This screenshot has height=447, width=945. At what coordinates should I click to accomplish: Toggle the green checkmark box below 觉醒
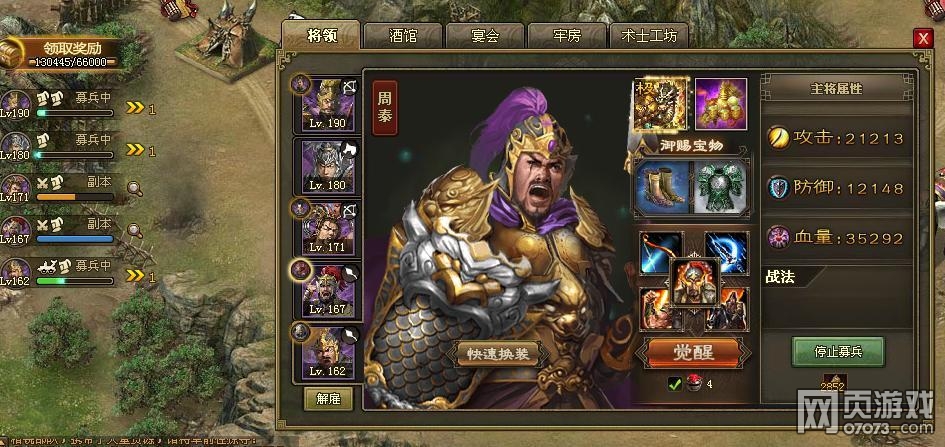(x=674, y=383)
